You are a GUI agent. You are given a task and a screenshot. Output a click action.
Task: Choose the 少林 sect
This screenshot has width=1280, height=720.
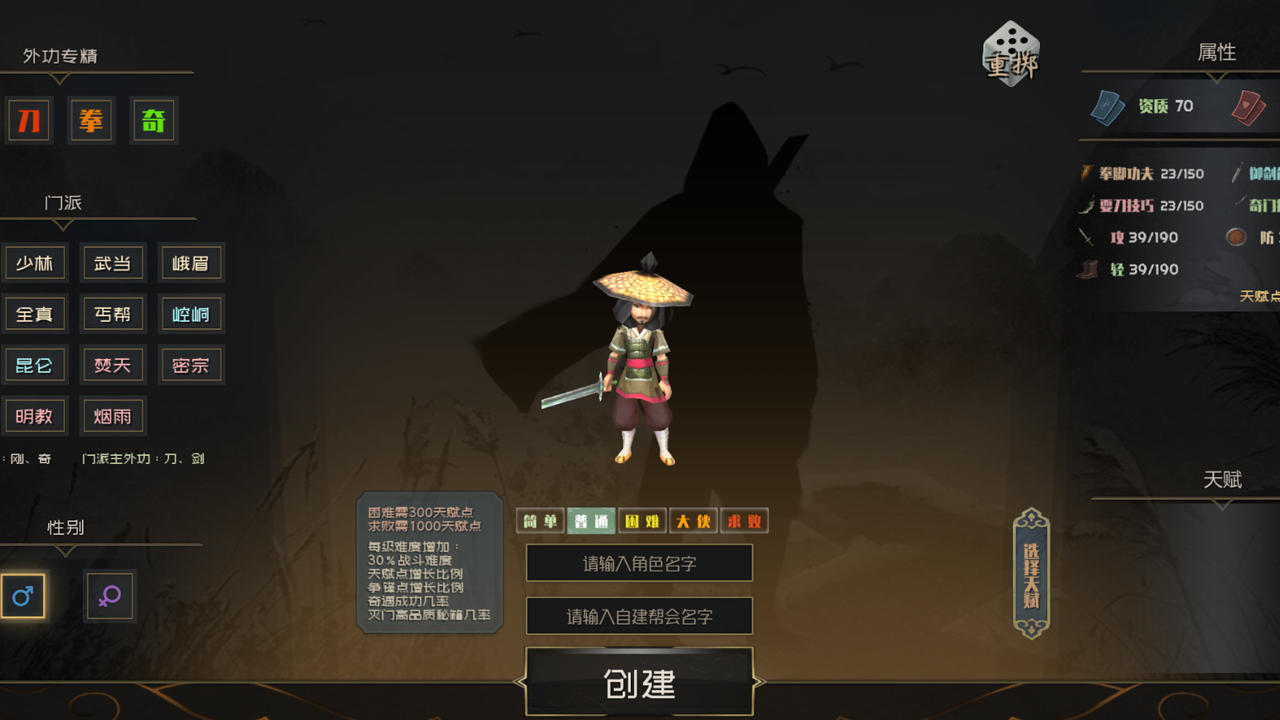(x=36, y=262)
